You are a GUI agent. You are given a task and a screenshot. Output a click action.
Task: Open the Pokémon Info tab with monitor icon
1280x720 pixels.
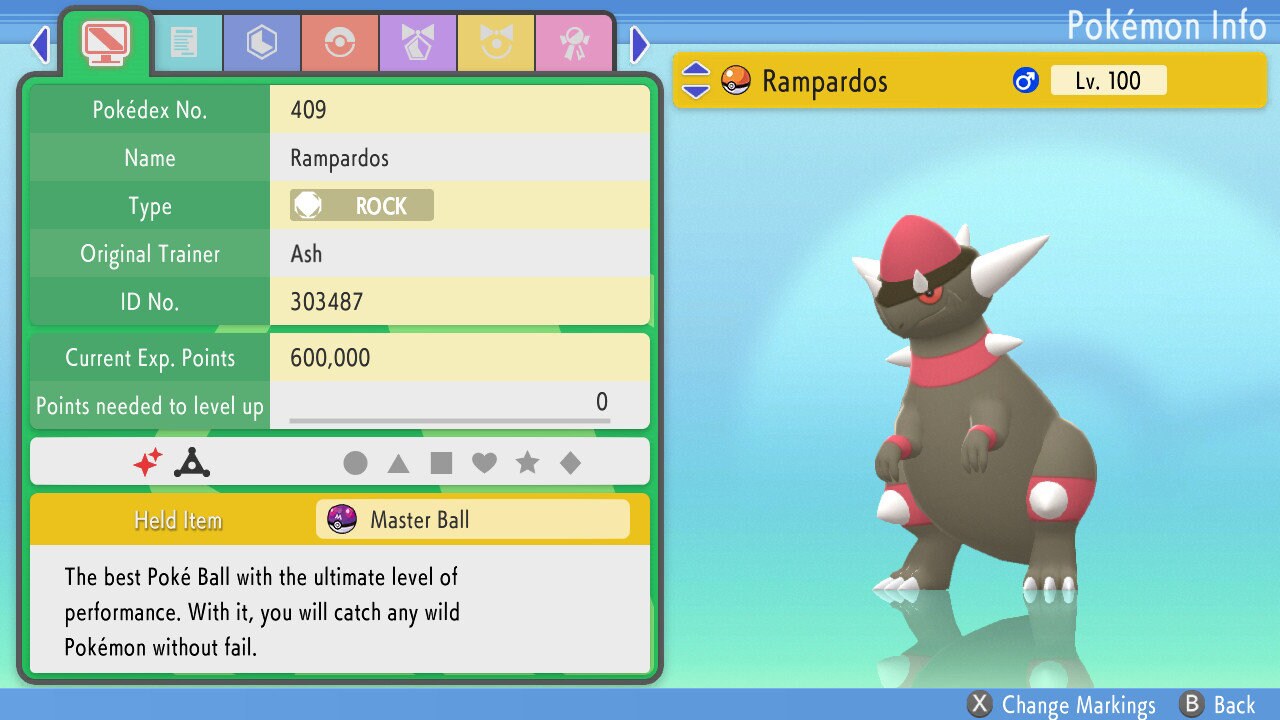point(104,42)
